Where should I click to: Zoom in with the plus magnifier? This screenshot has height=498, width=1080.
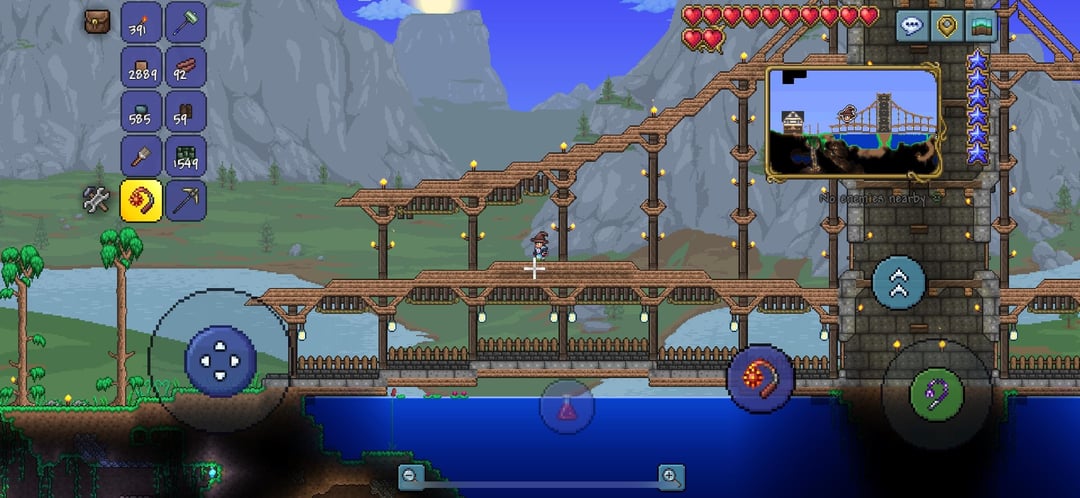(x=671, y=477)
